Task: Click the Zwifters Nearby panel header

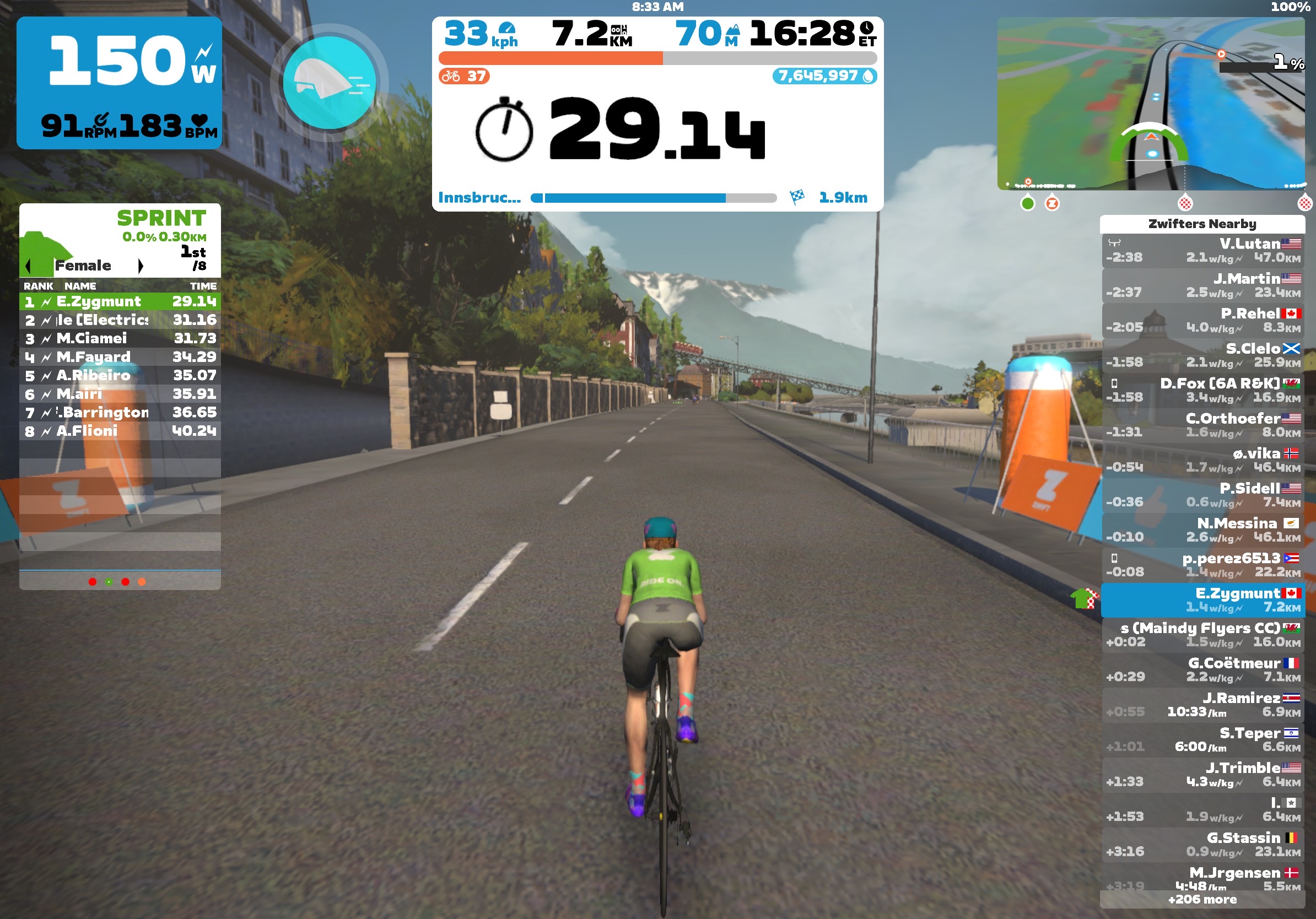Action: point(1202,225)
